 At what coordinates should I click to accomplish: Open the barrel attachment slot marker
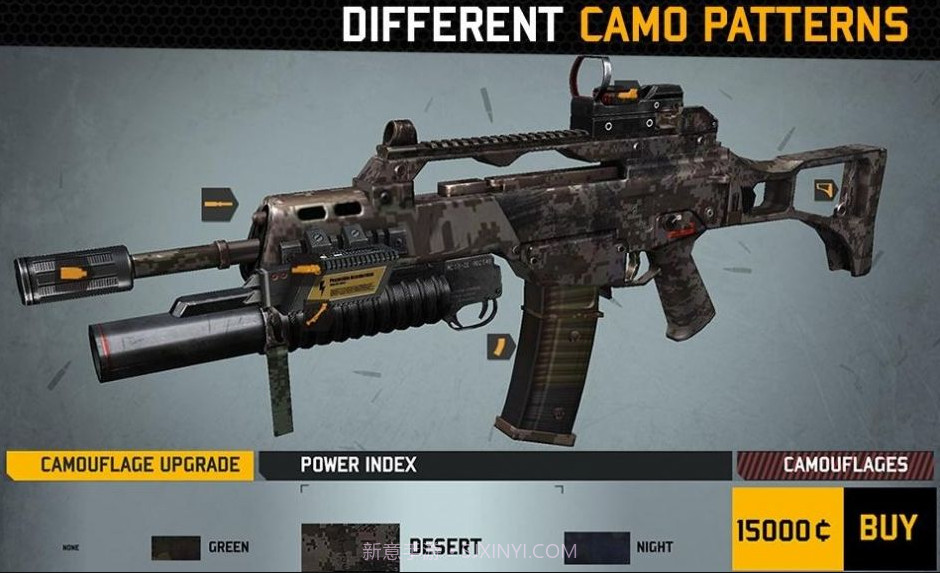click(x=219, y=204)
